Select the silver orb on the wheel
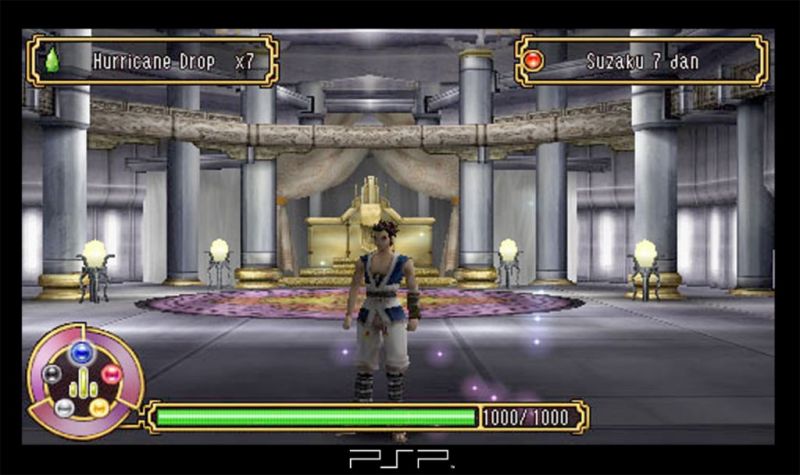The height and width of the screenshot is (475, 800). coord(64,407)
